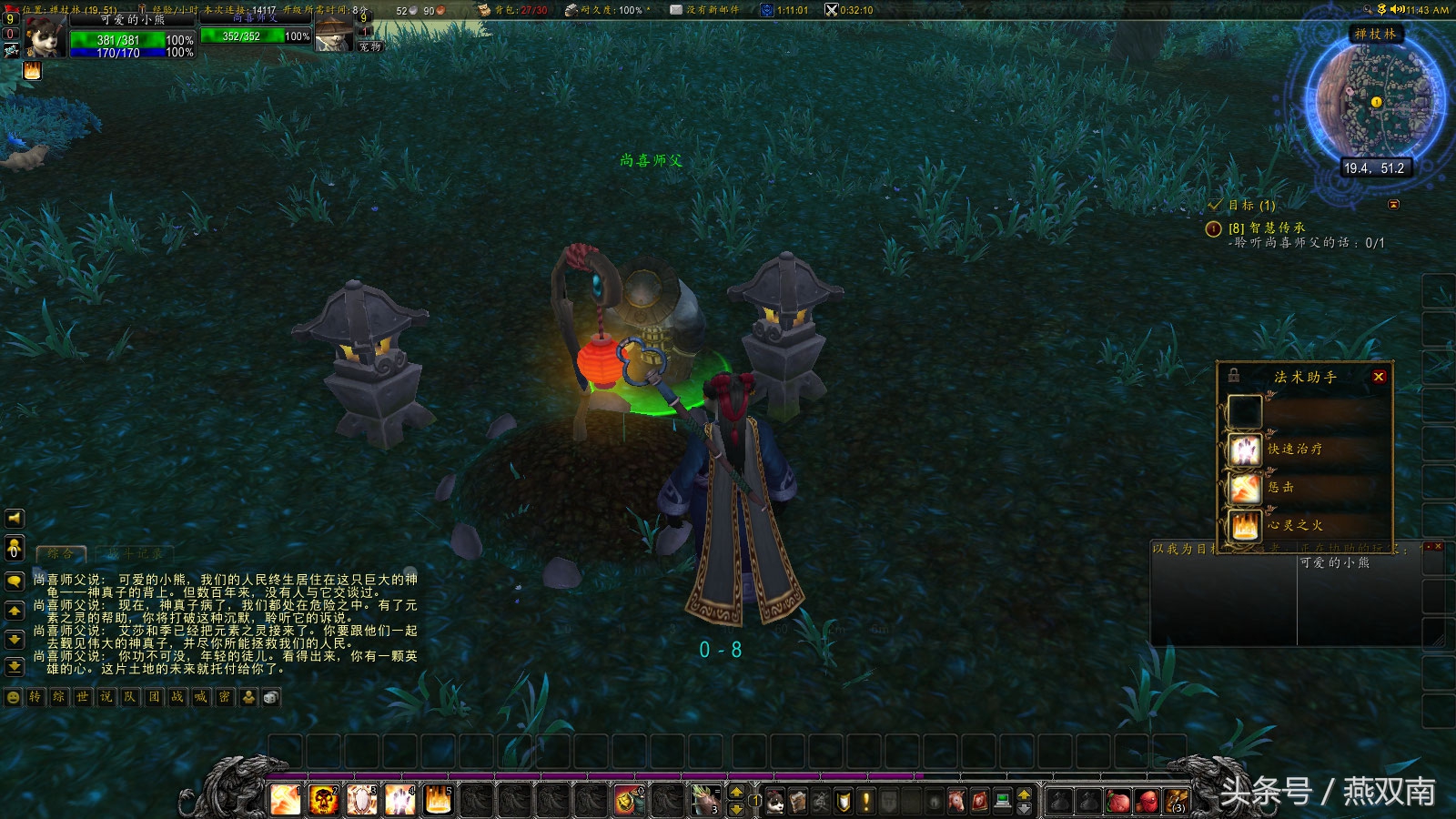Viewport: 1456px width, 819px height.
Task: Select the 世 world chat channel button
Action: 83,697
